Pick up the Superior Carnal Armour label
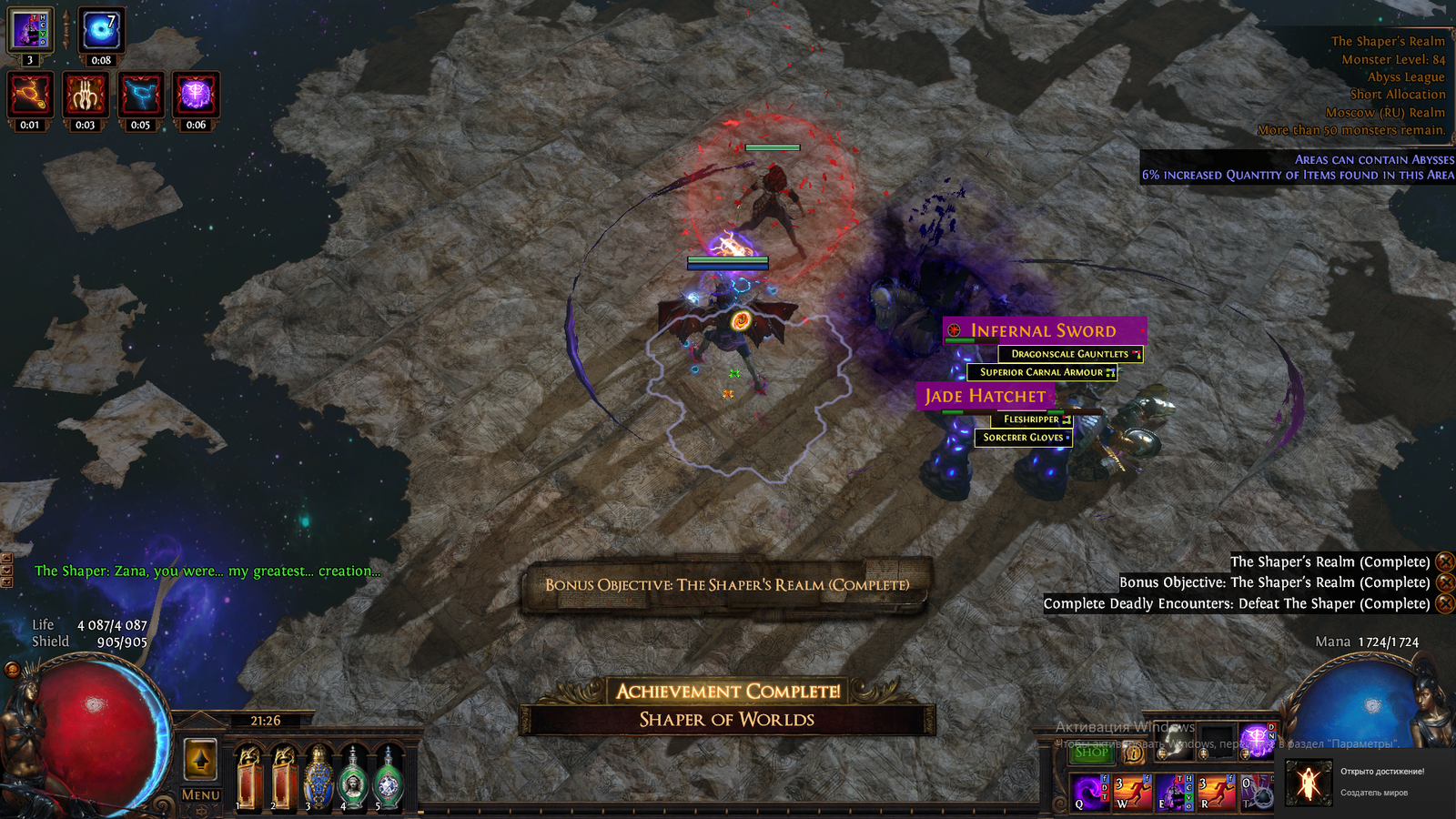This screenshot has width=1456, height=819. (x=1041, y=372)
